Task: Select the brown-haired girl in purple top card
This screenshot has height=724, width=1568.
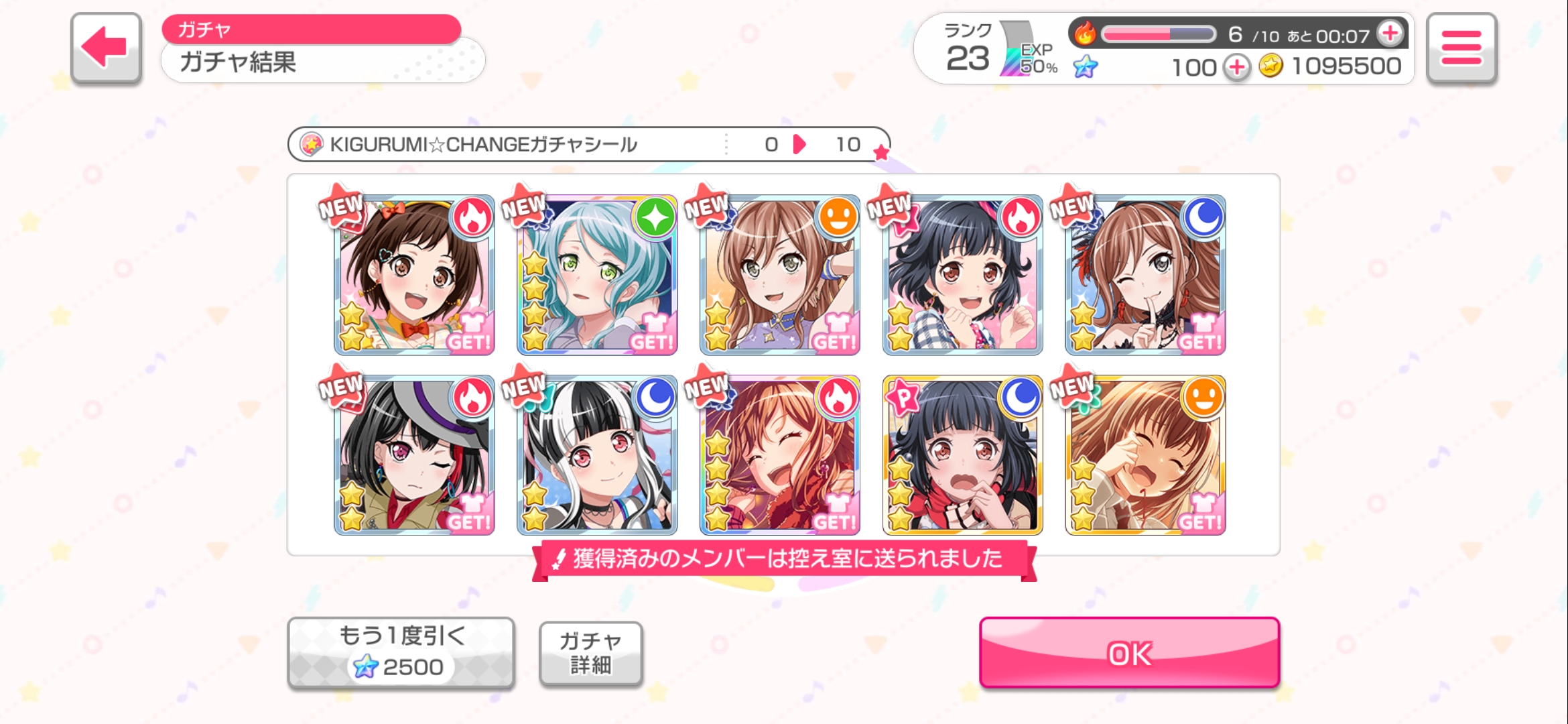Action: [779, 275]
